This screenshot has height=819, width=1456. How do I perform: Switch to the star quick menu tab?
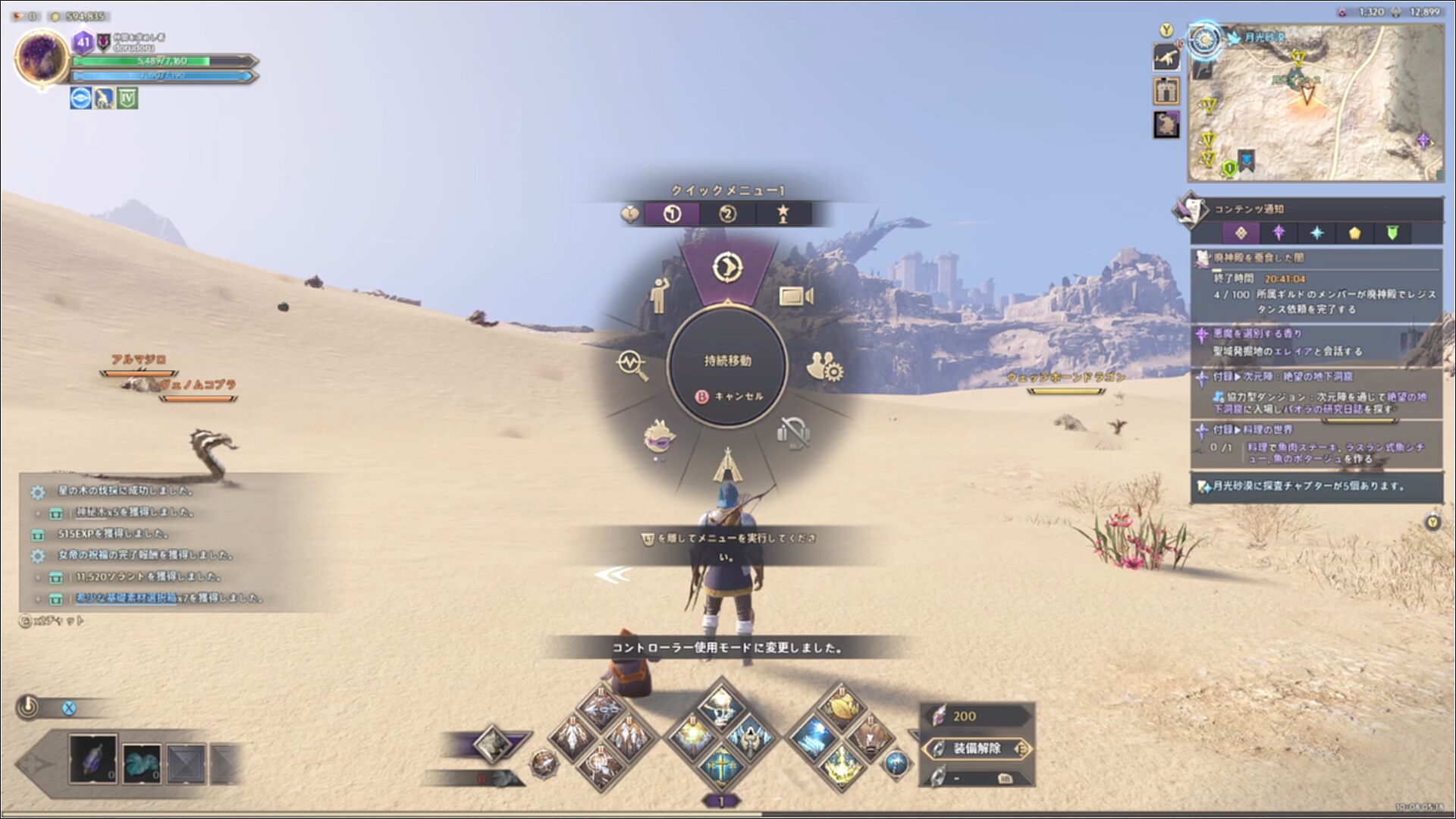(x=783, y=215)
